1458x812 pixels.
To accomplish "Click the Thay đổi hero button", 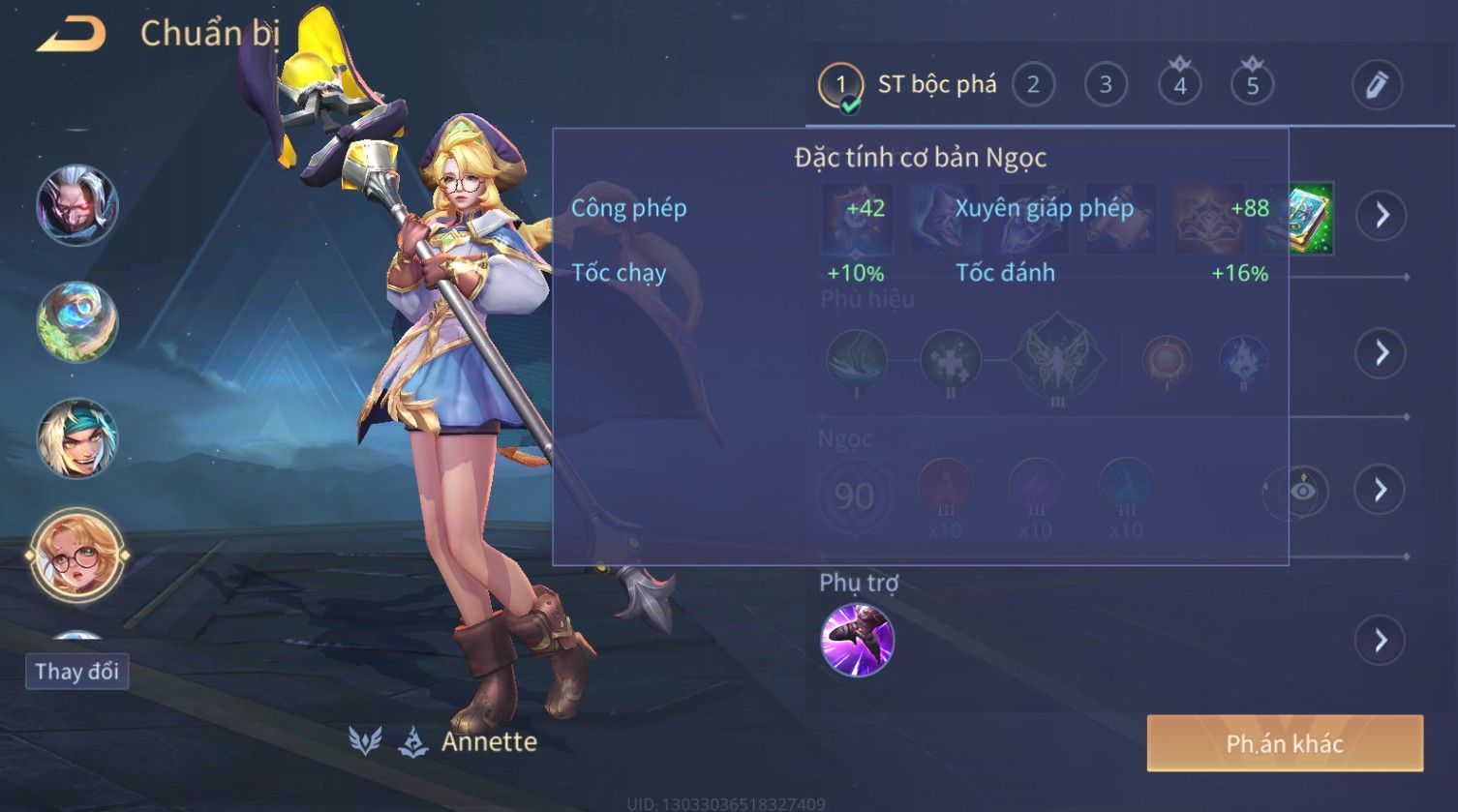I will click(76, 671).
